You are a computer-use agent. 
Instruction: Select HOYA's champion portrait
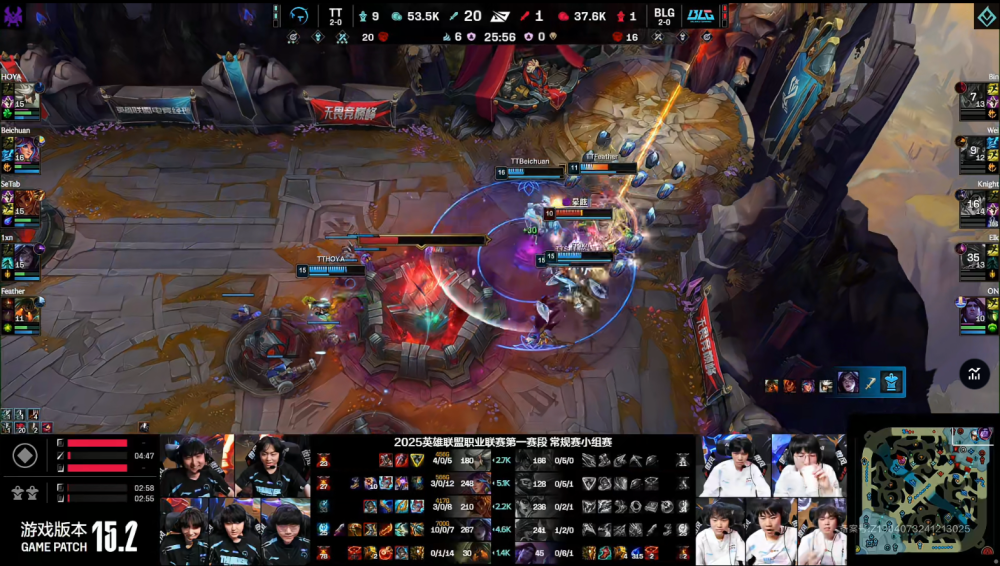26,96
